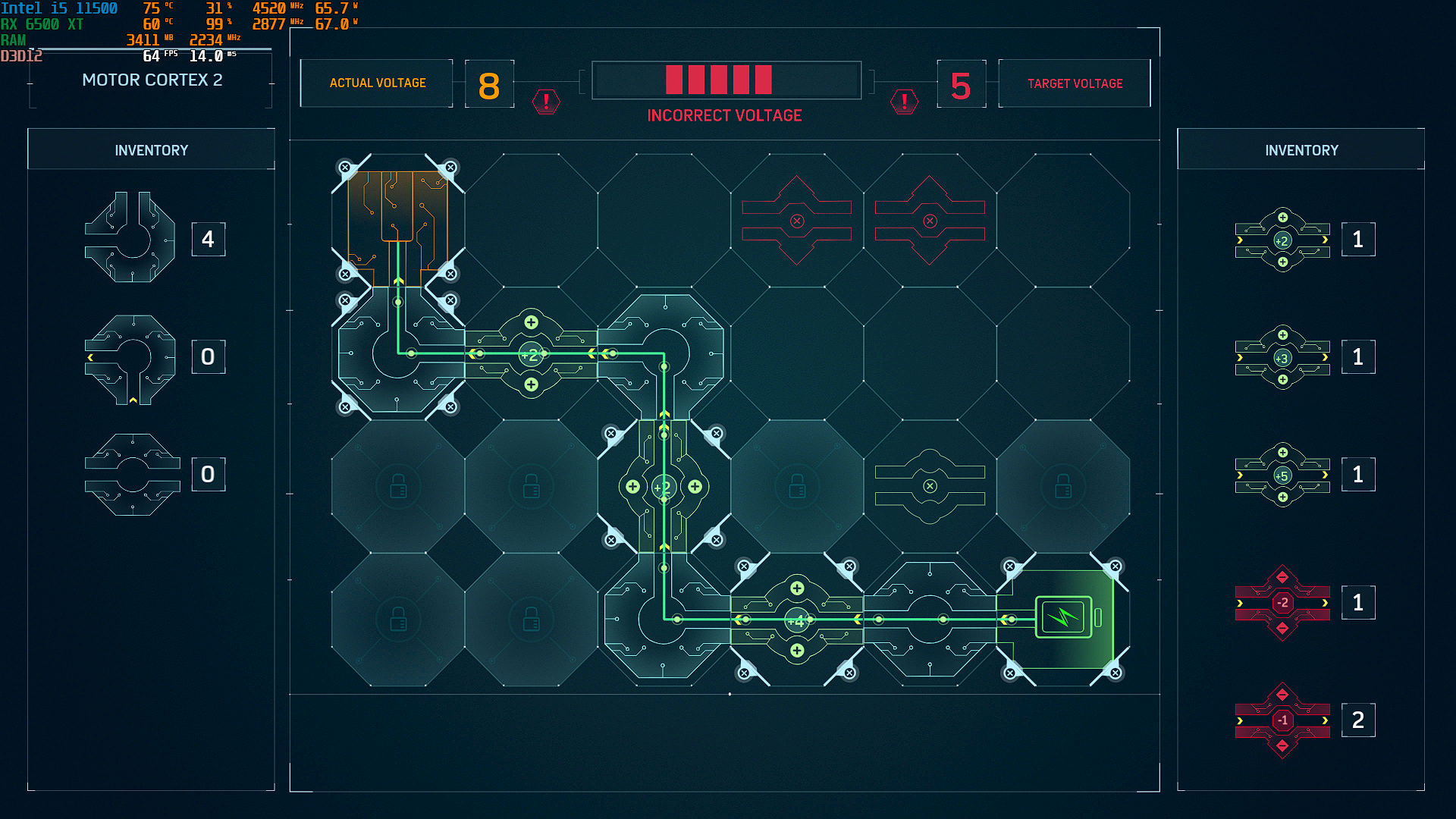
Task: Click the vertical +2 modifier on the board
Action: click(x=664, y=486)
